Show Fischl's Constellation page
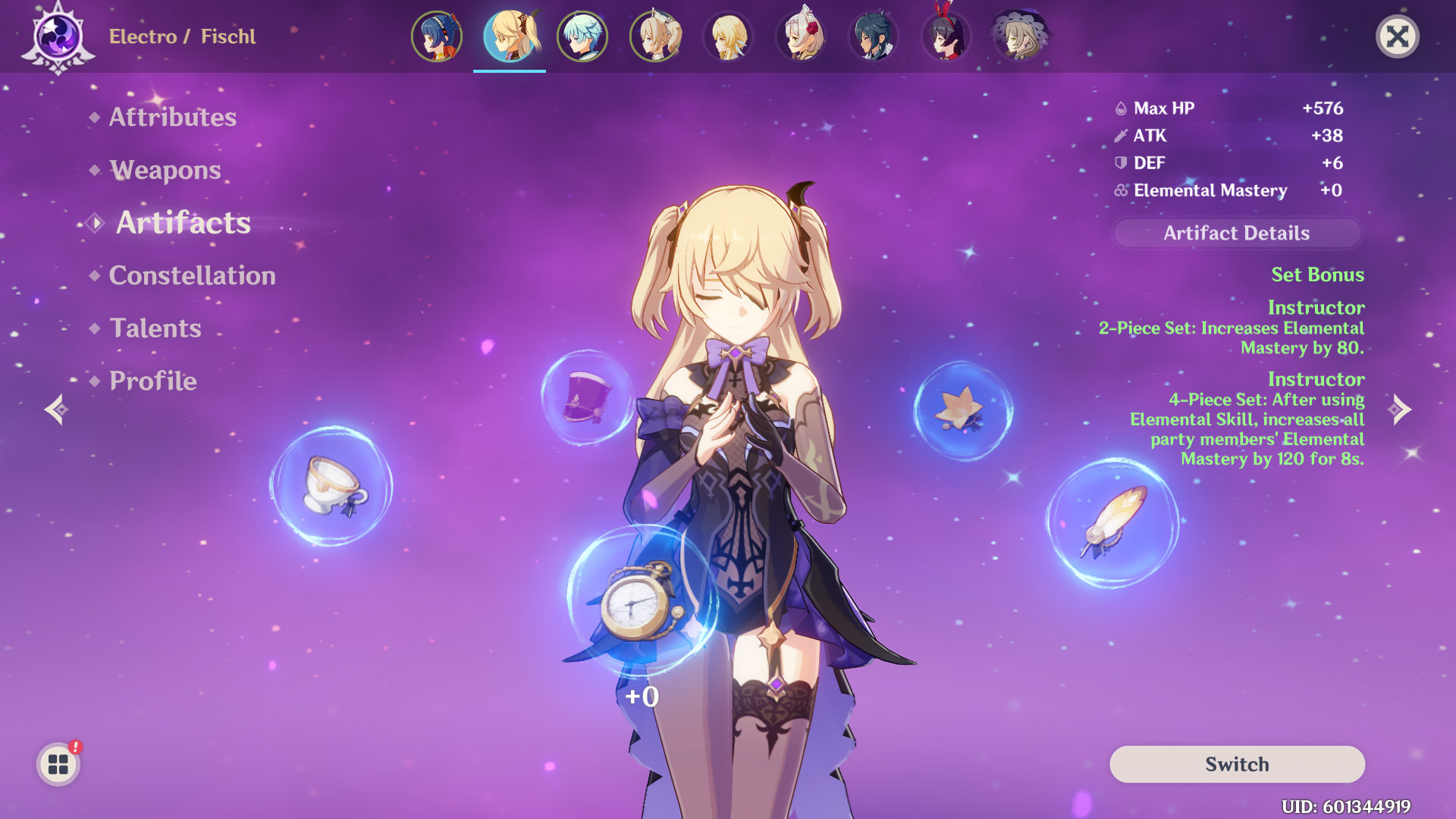Viewport: 1456px width, 819px height. point(192,275)
